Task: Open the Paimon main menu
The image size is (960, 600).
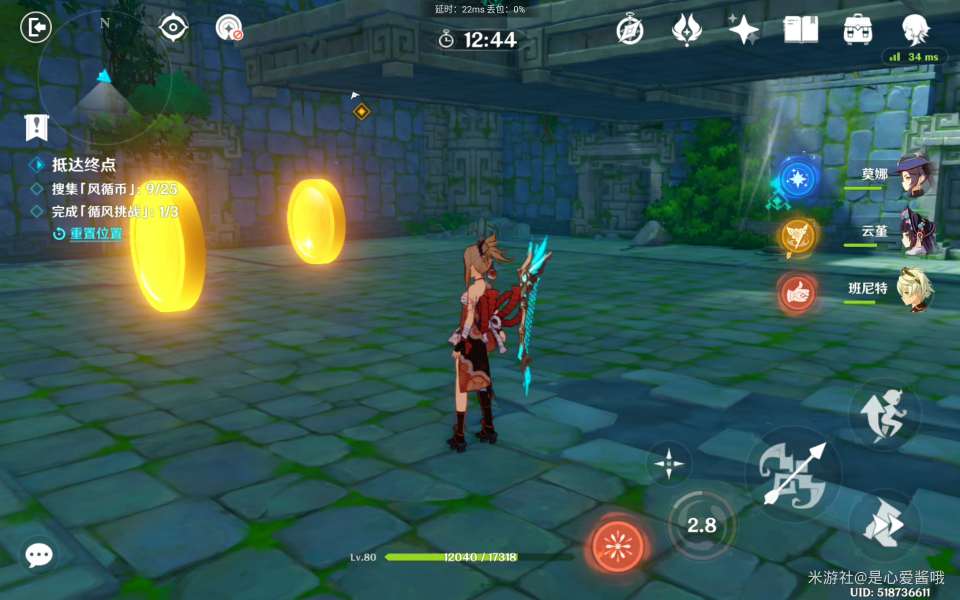Action: tap(914, 29)
